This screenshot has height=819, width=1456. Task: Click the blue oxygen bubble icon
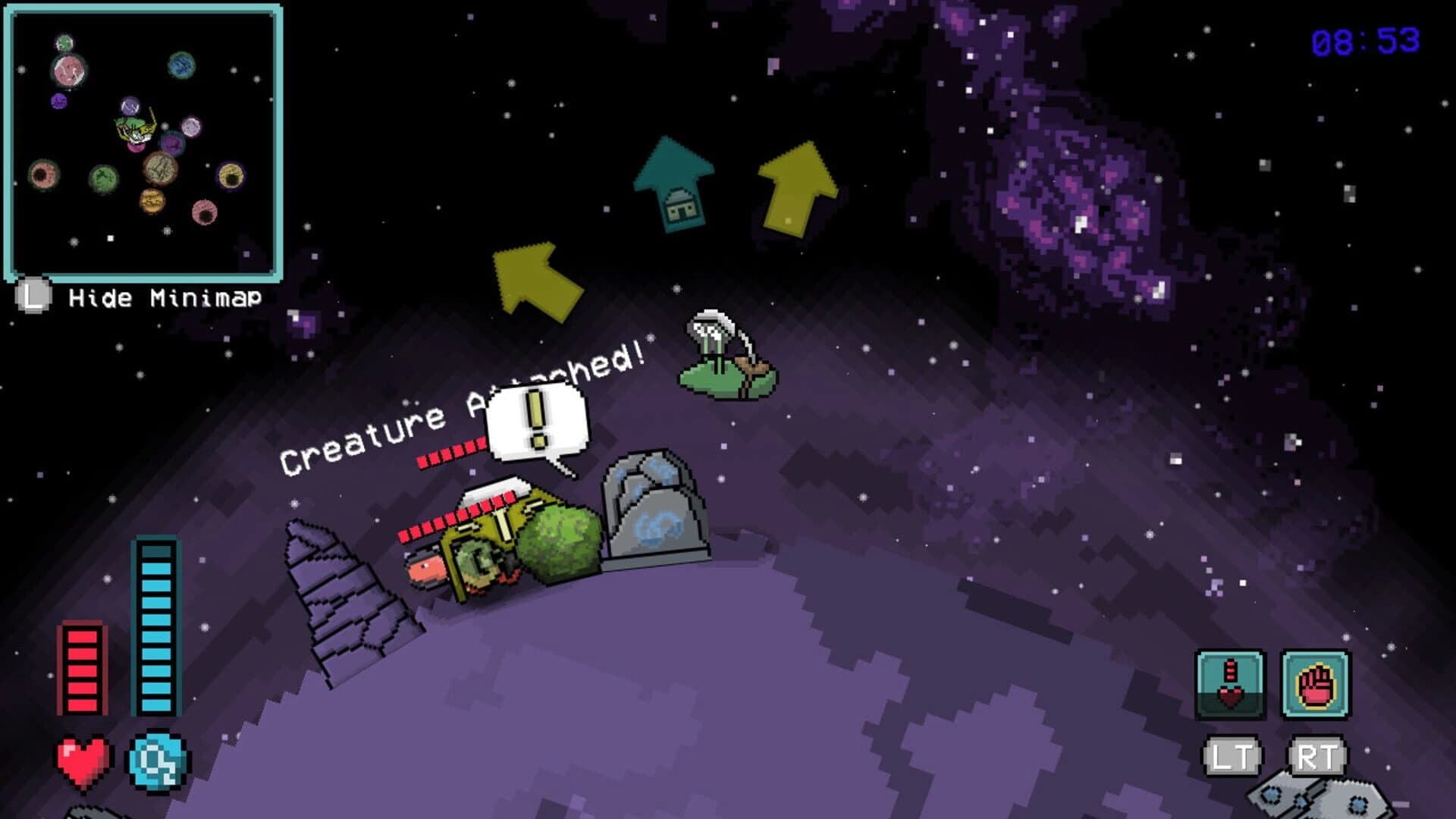[x=155, y=758]
